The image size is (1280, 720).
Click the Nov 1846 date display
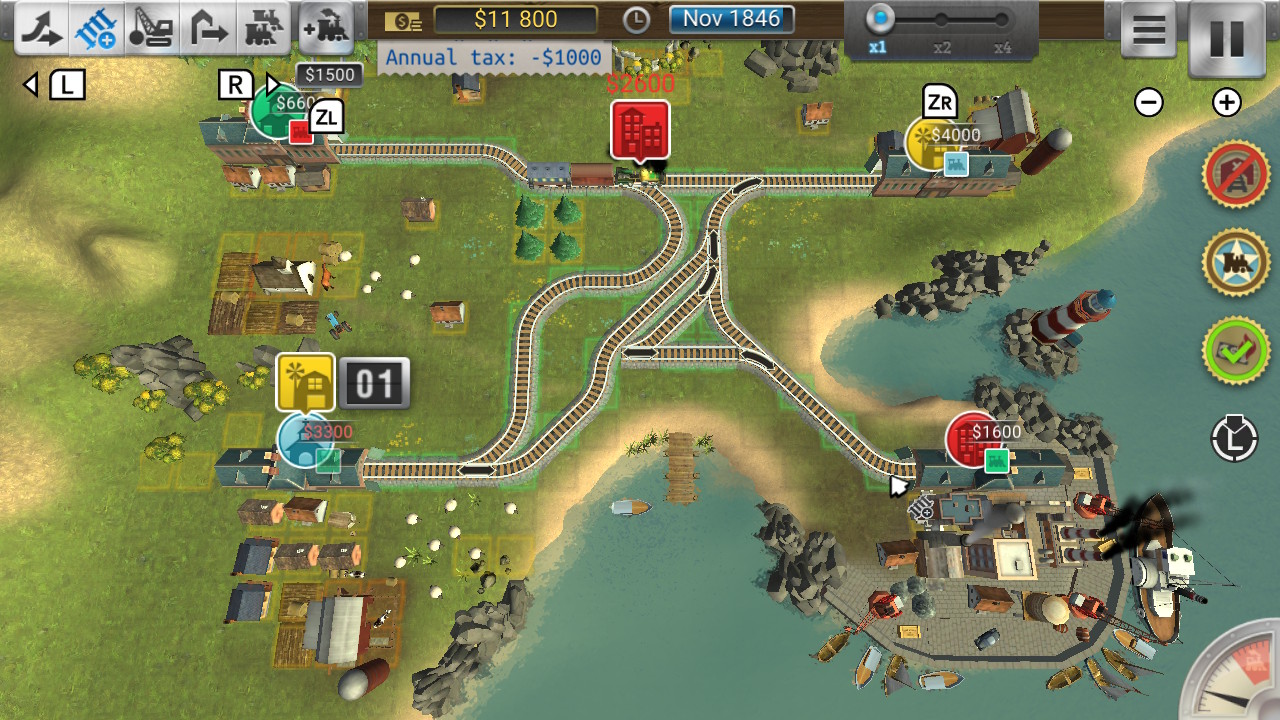[x=731, y=18]
